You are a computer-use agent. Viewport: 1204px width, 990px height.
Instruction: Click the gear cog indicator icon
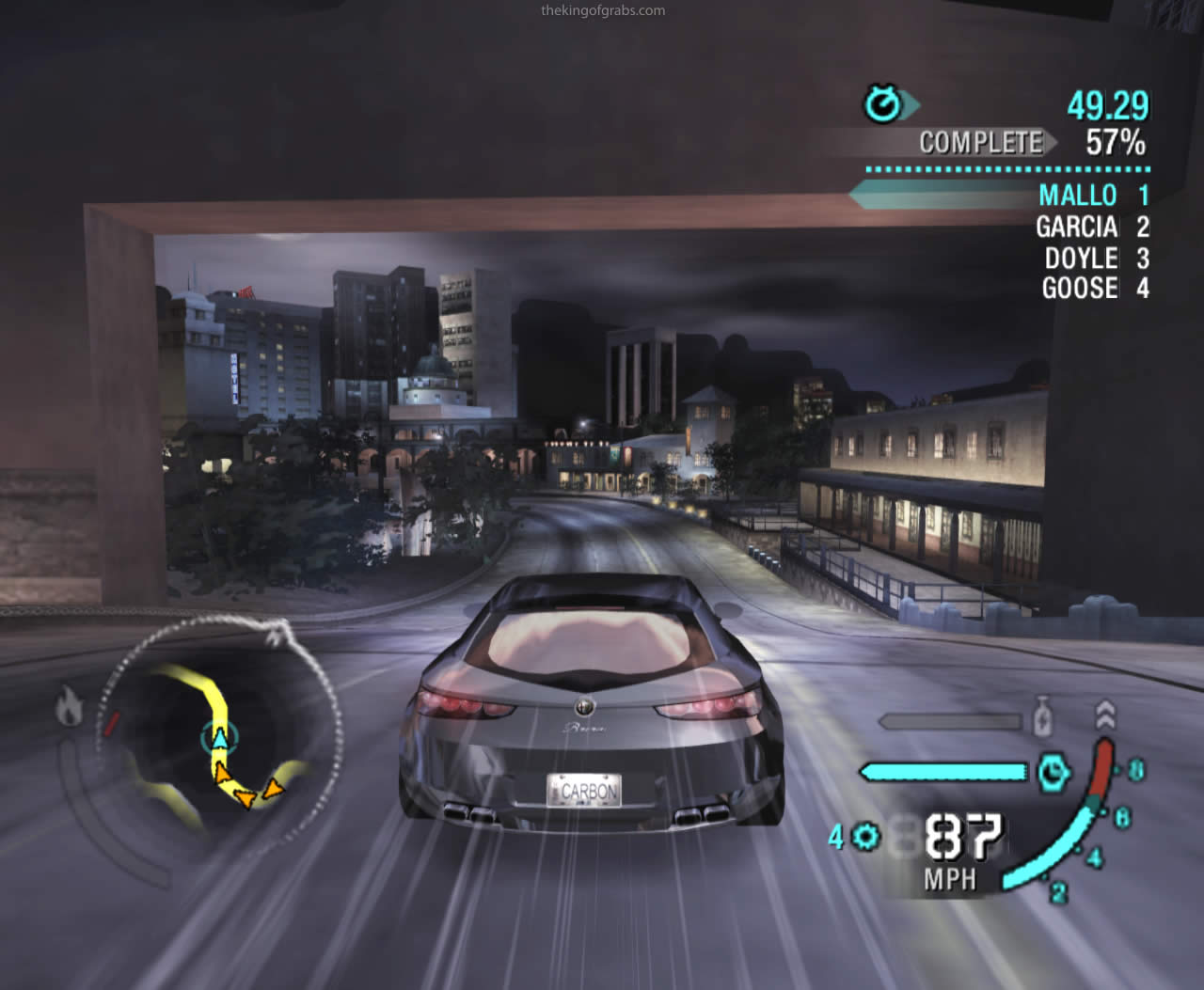click(866, 835)
